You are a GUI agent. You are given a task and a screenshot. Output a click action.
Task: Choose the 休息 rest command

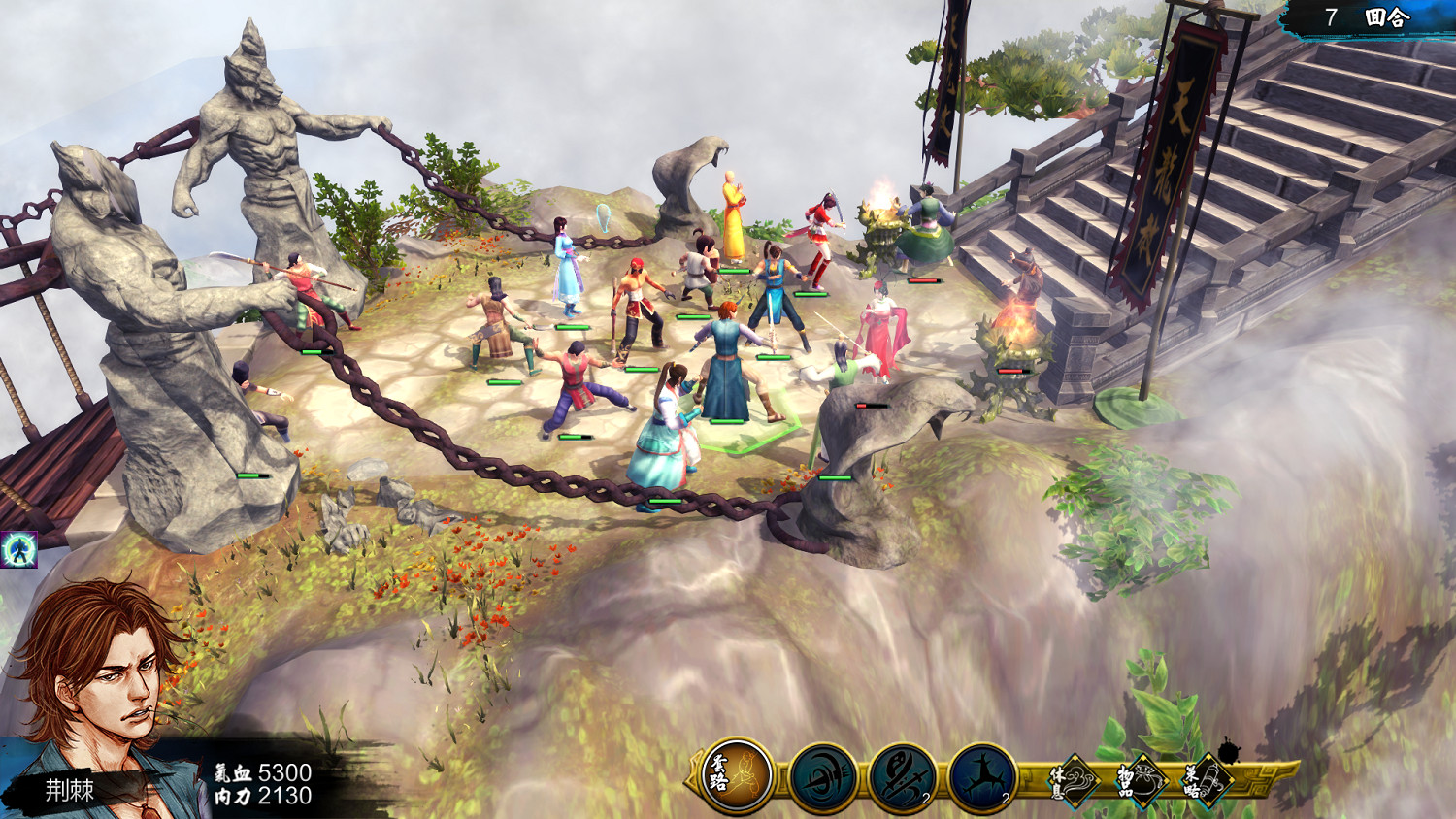[x=1072, y=780]
